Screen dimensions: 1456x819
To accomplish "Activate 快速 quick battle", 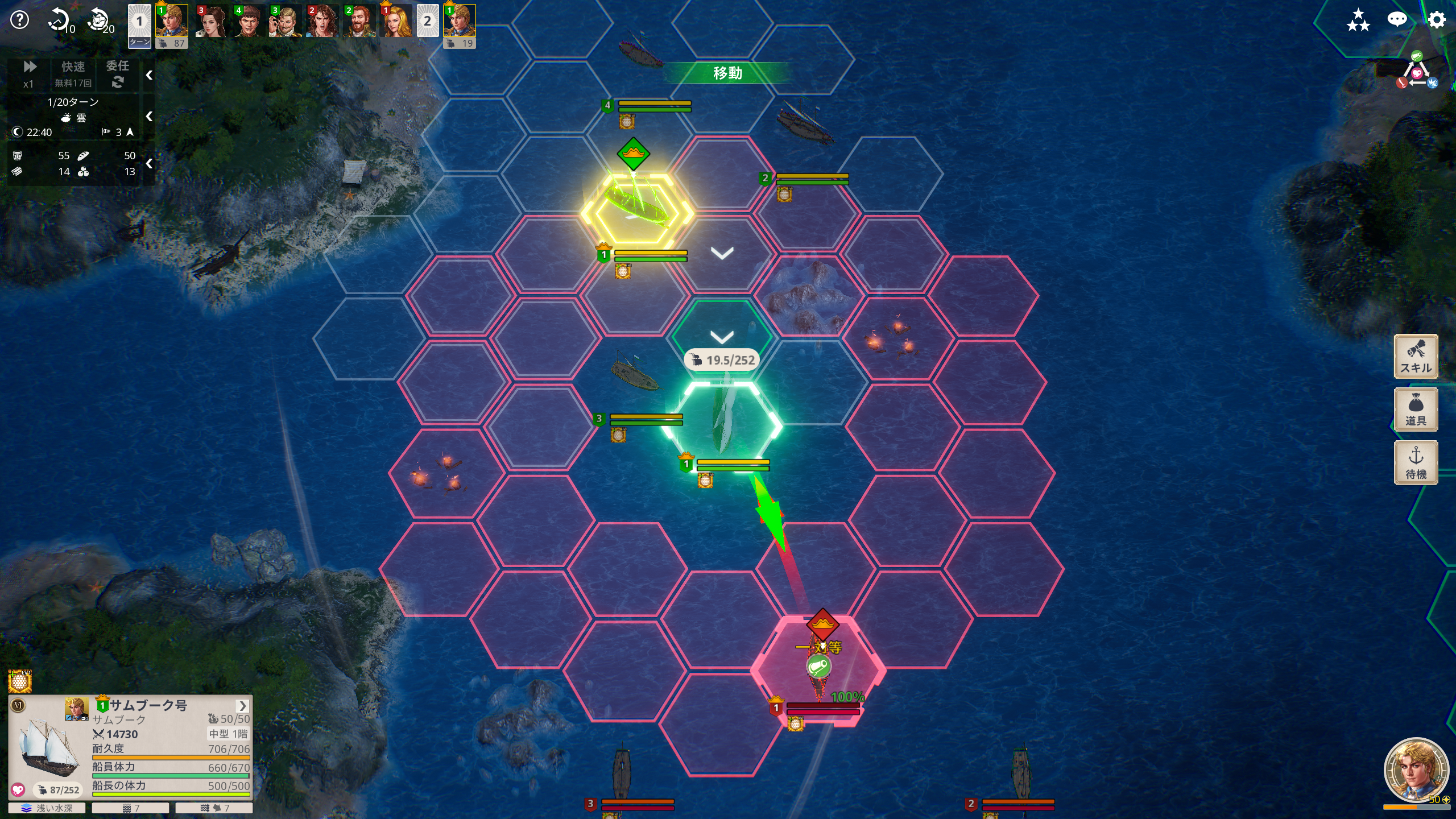I will tap(73, 74).
